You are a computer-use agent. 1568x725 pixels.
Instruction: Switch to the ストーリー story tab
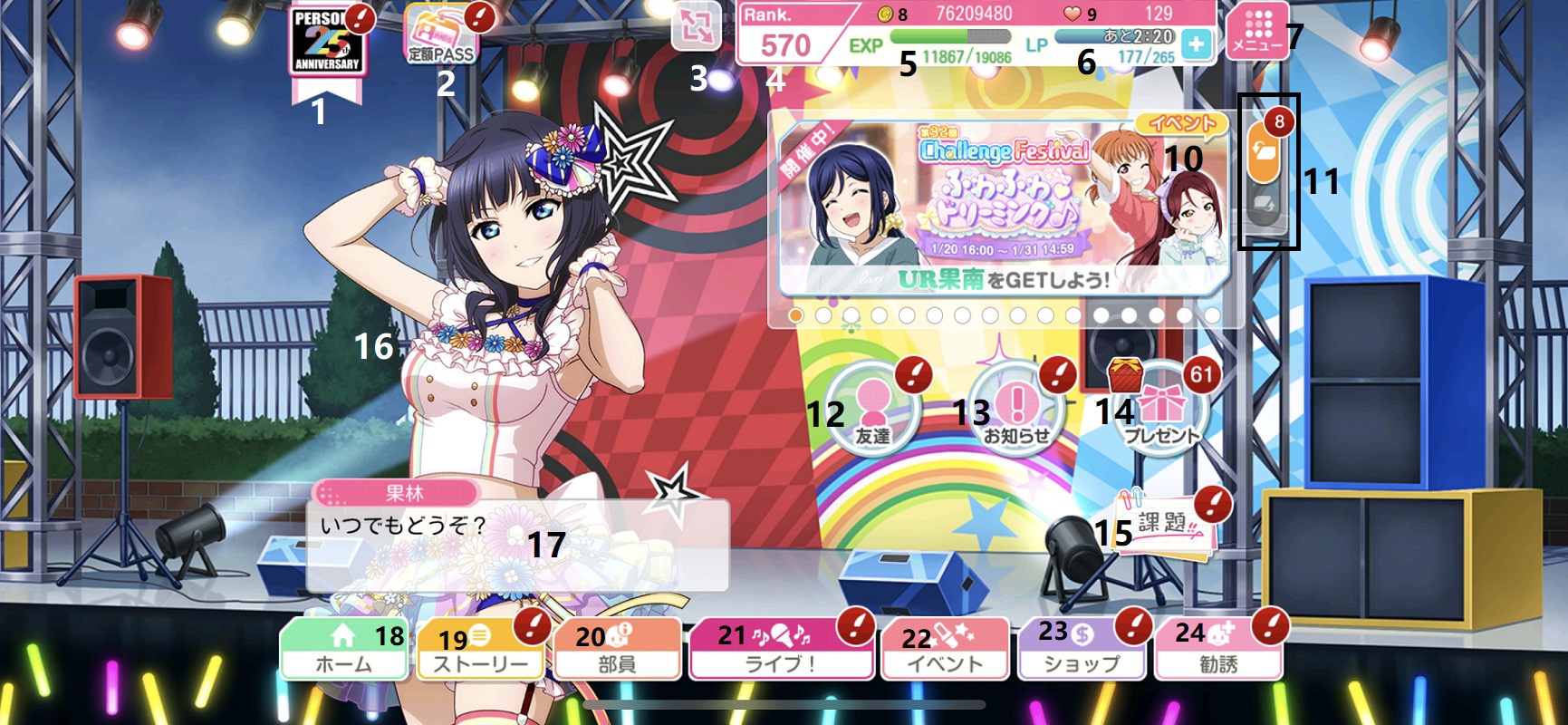click(x=480, y=649)
